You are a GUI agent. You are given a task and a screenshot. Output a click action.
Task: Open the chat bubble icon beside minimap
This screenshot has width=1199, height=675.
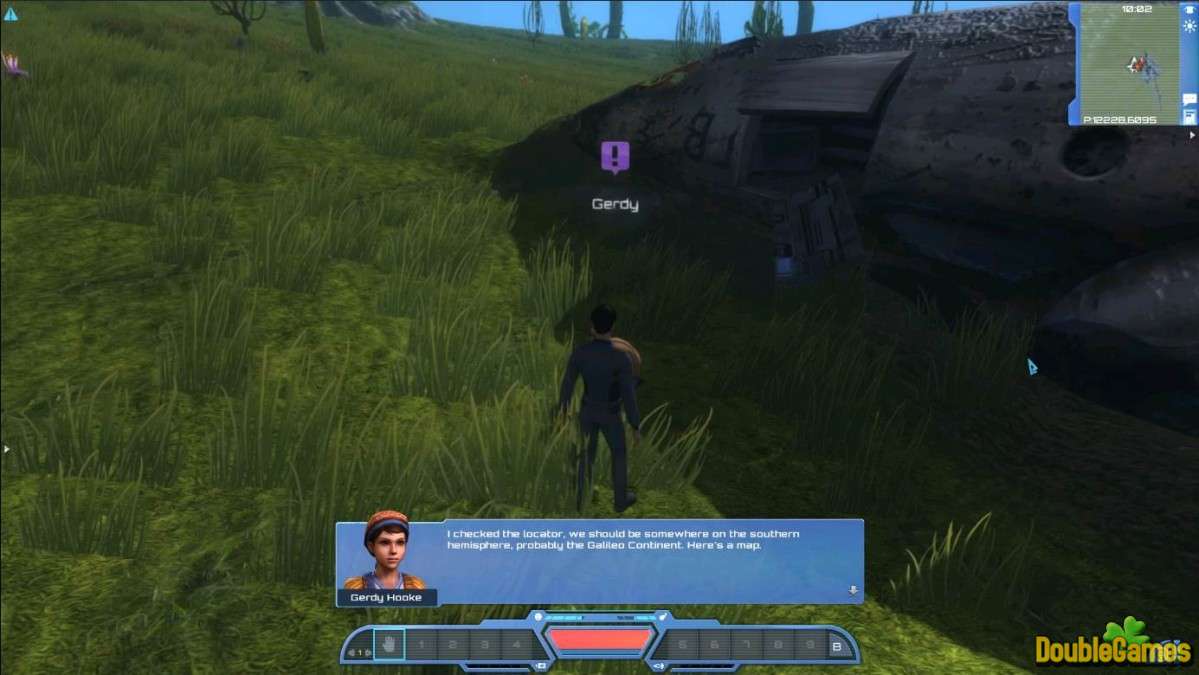(1189, 100)
